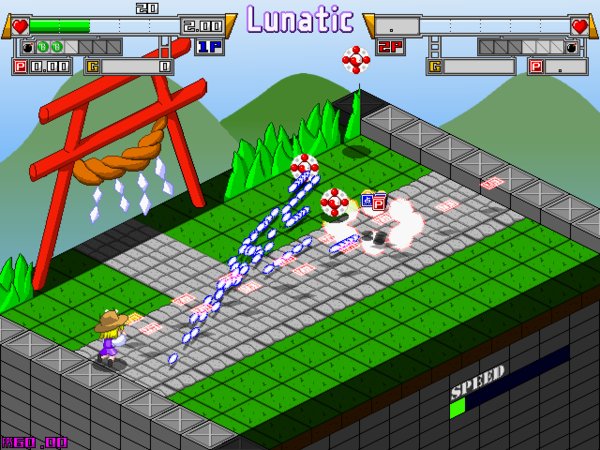Select player two's heart icon
The height and width of the screenshot is (450, 600).
click(581, 26)
